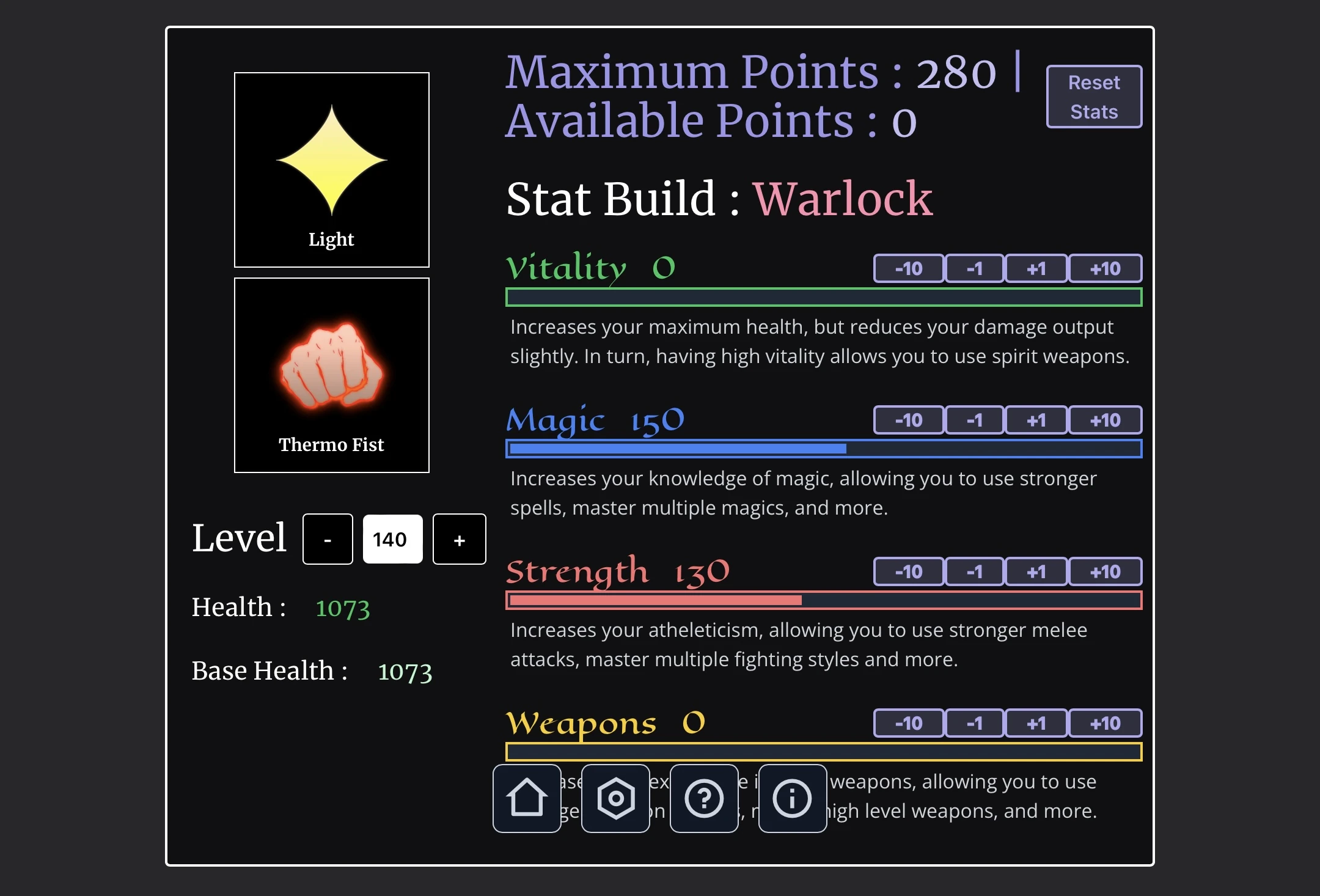Select the Light ability icon
1320x896 pixels.
pyautogui.click(x=331, y=169)
